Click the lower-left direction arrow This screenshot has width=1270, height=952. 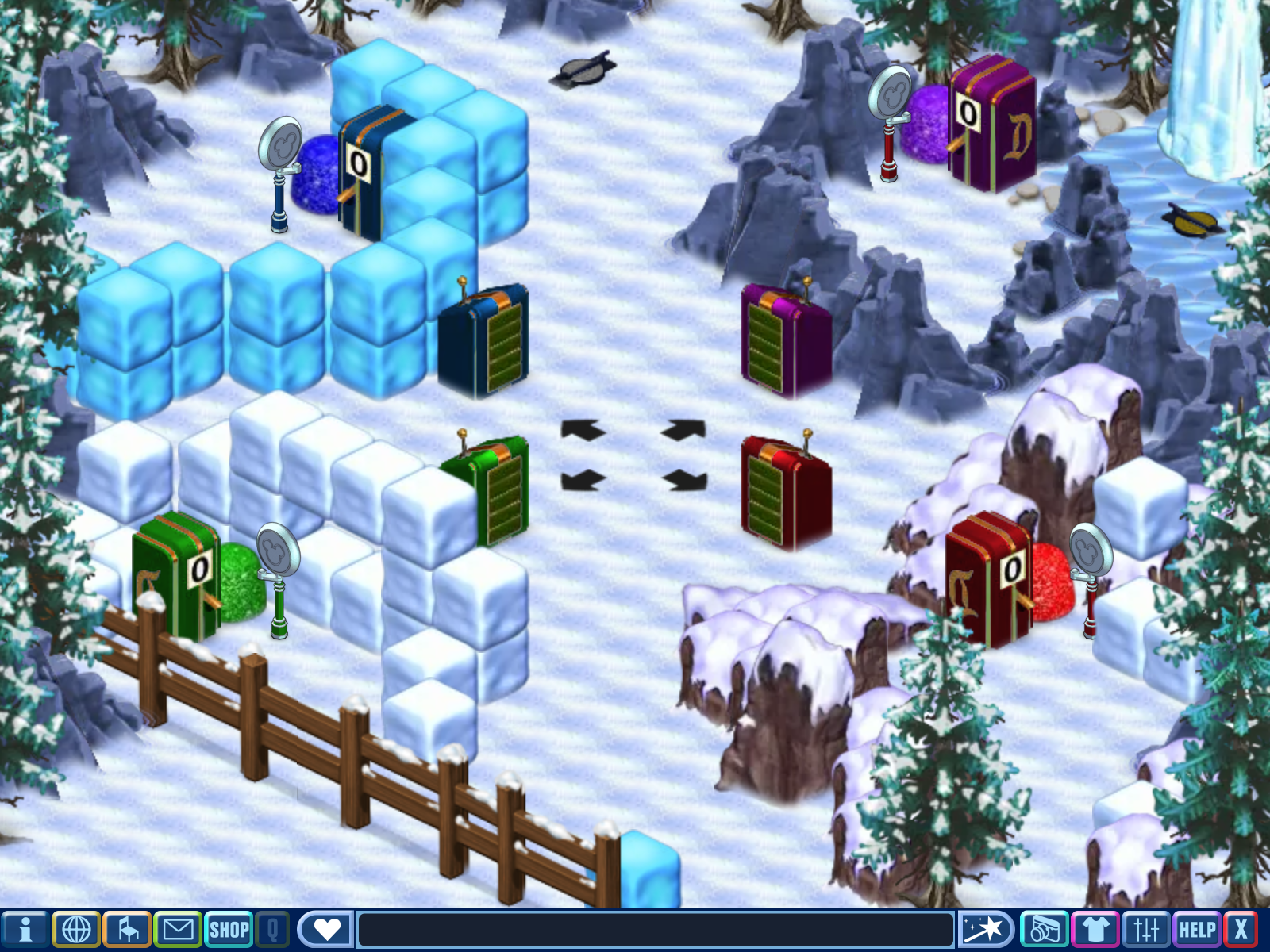(583, 480)
